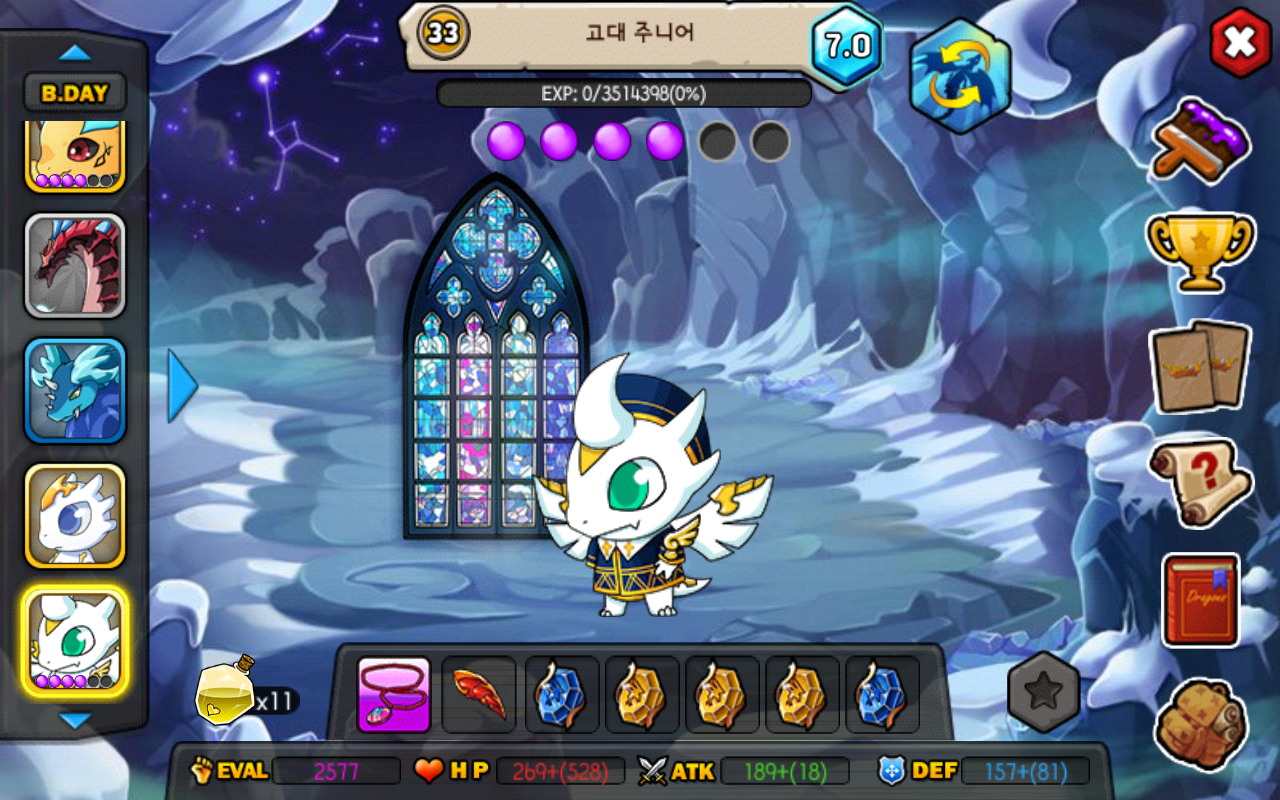Close the dragon info screen
This screenshot has width=1280, height=800.
tap(1240, 42)
